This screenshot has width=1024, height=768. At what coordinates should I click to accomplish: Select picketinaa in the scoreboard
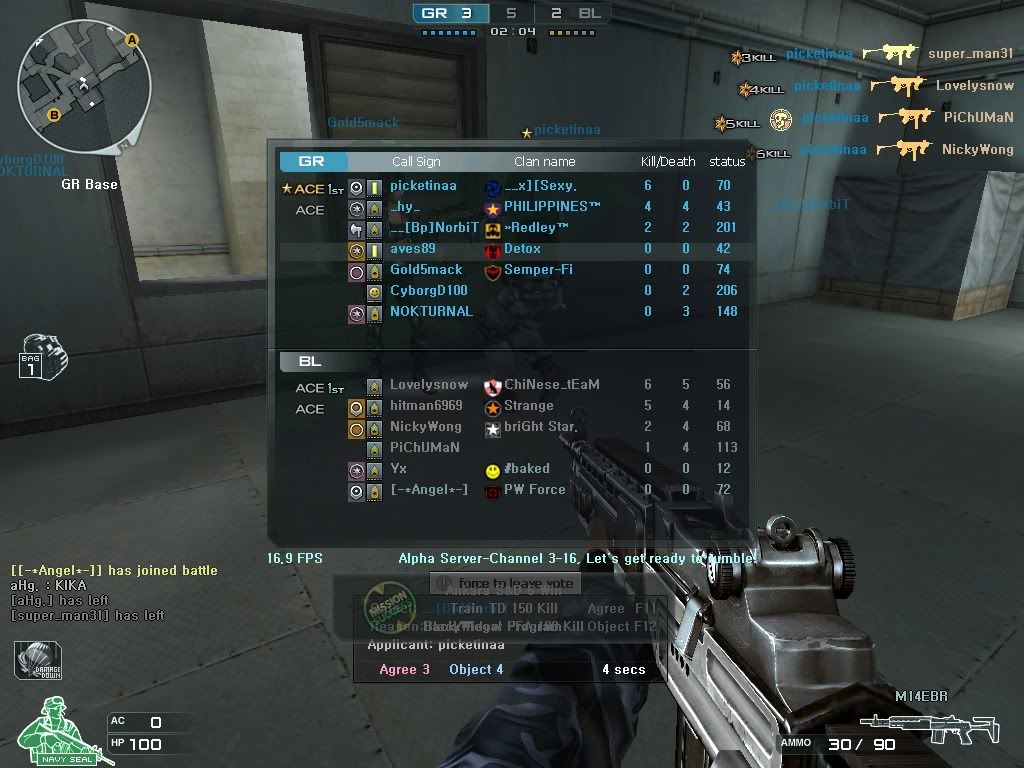pyautogui.click(x=423, y=186)
